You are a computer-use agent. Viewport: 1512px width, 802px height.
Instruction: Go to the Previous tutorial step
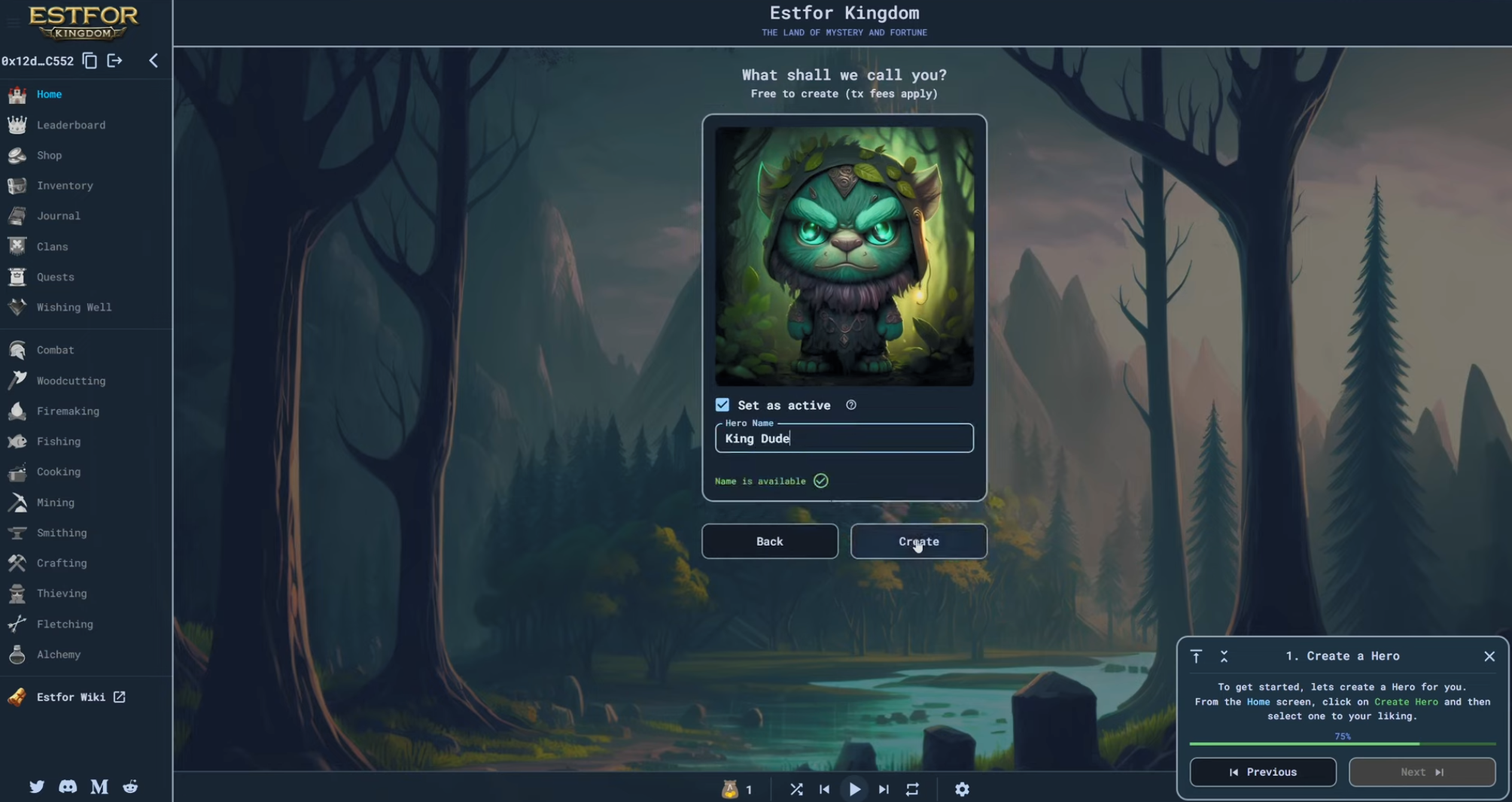tap(1262, 772)
